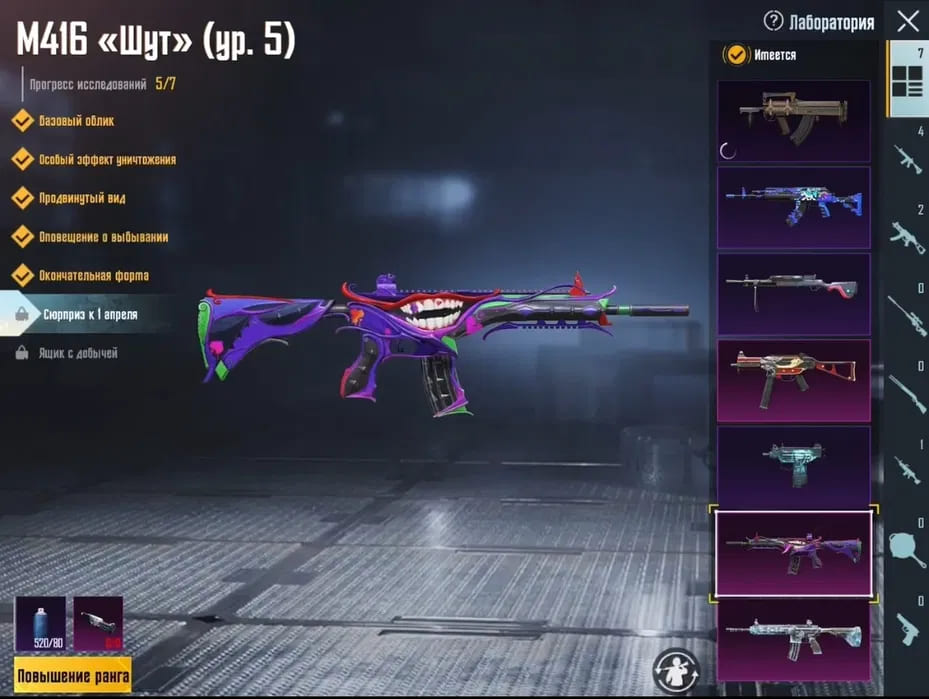Select the red UMP skin thumbnail
Image resolution: width=929 pixels, height=699 pixels.
click(x=793, y=380)
